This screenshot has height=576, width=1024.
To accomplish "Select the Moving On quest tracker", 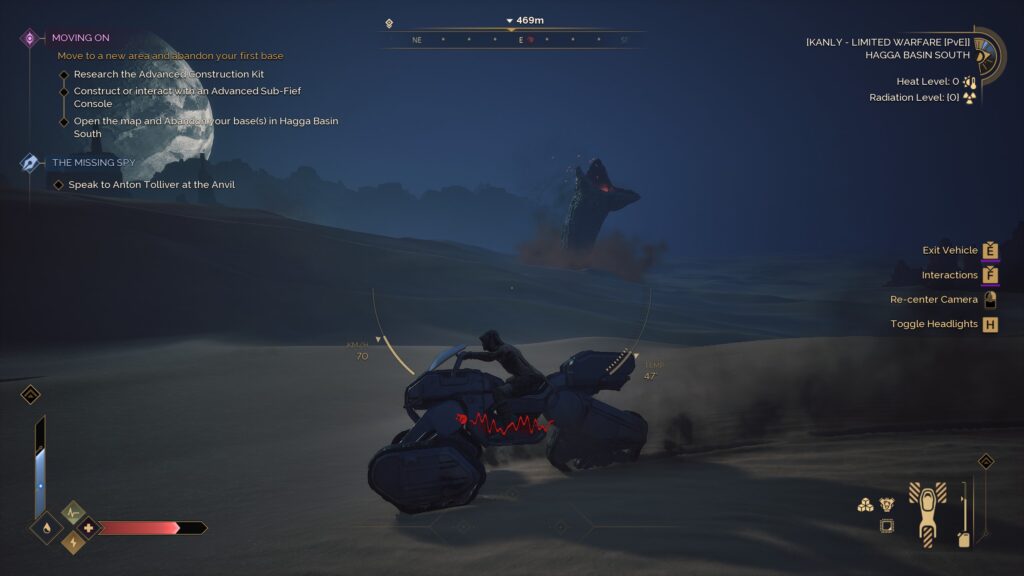I will click(x=80, y=38).
